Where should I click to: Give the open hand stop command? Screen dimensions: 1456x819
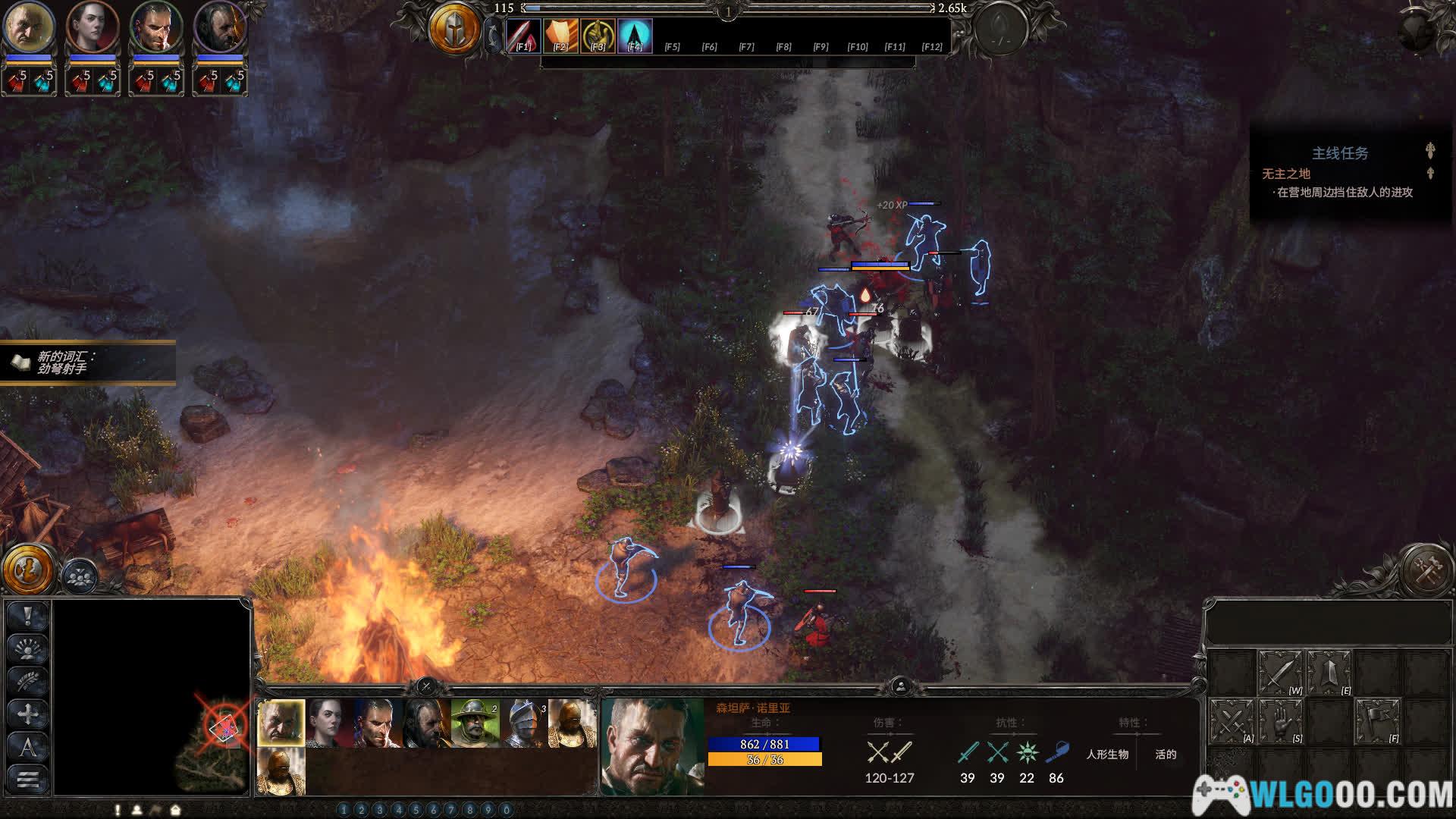point(1280,720)
